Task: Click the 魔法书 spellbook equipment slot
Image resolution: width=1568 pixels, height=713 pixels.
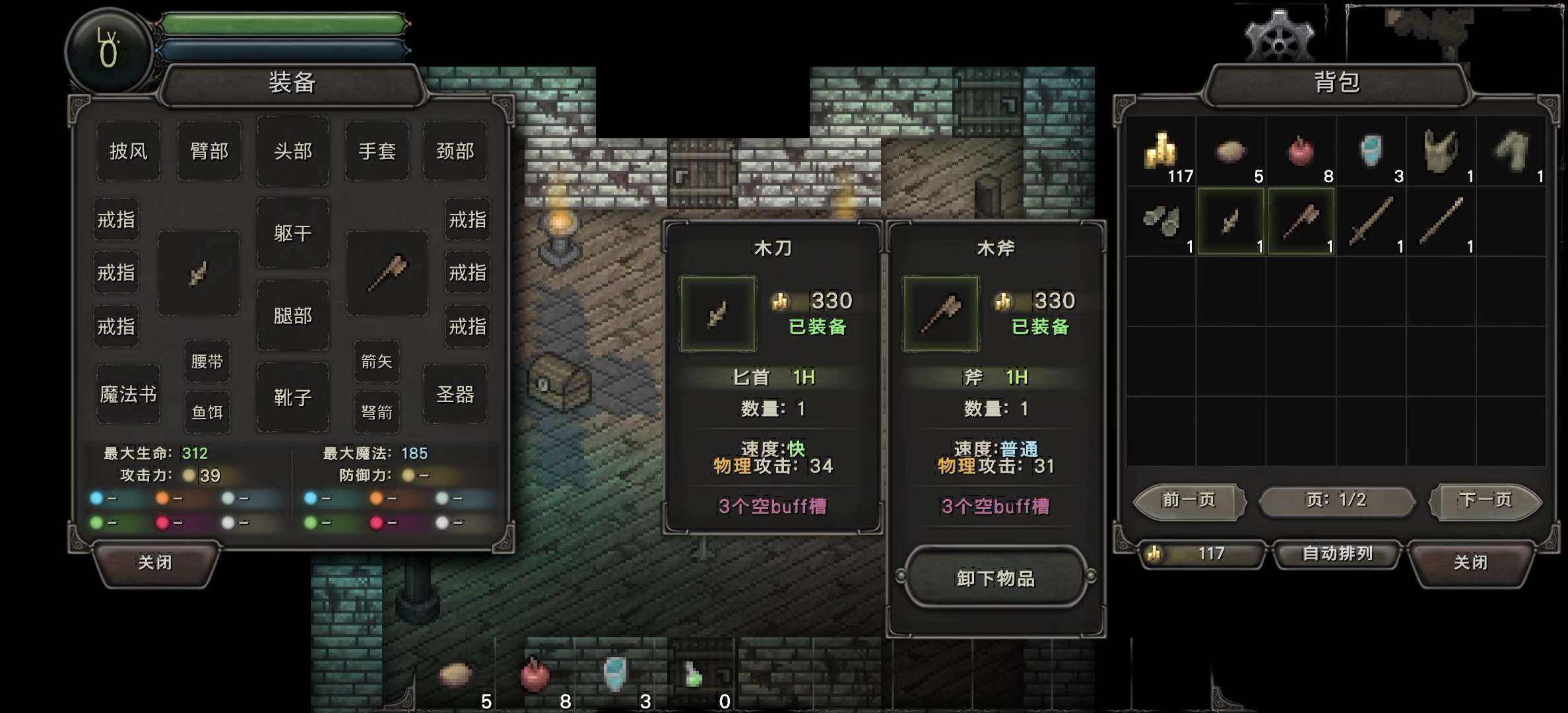Action: pos(128,393)
